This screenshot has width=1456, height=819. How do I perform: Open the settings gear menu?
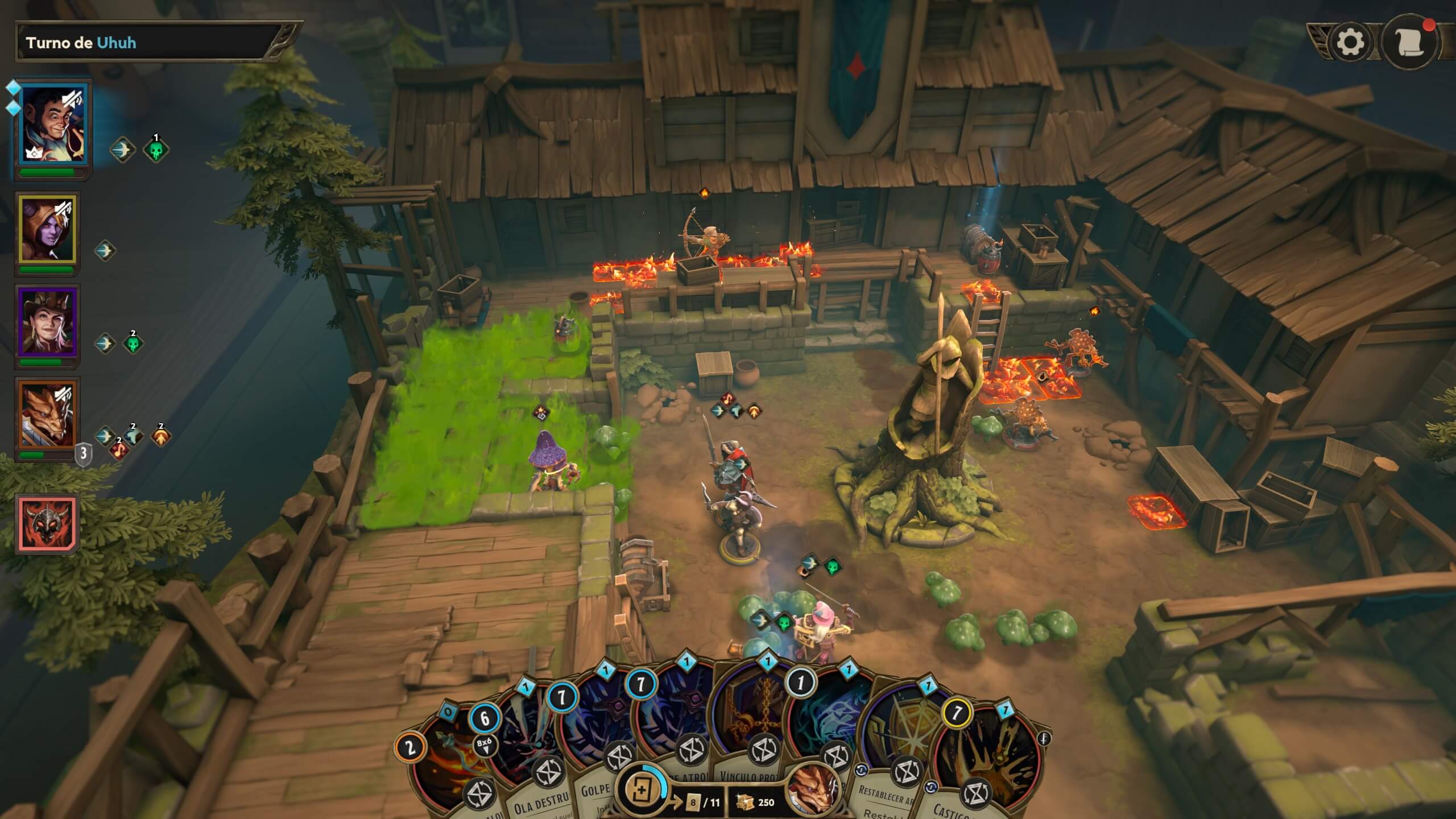point(1350,42)
